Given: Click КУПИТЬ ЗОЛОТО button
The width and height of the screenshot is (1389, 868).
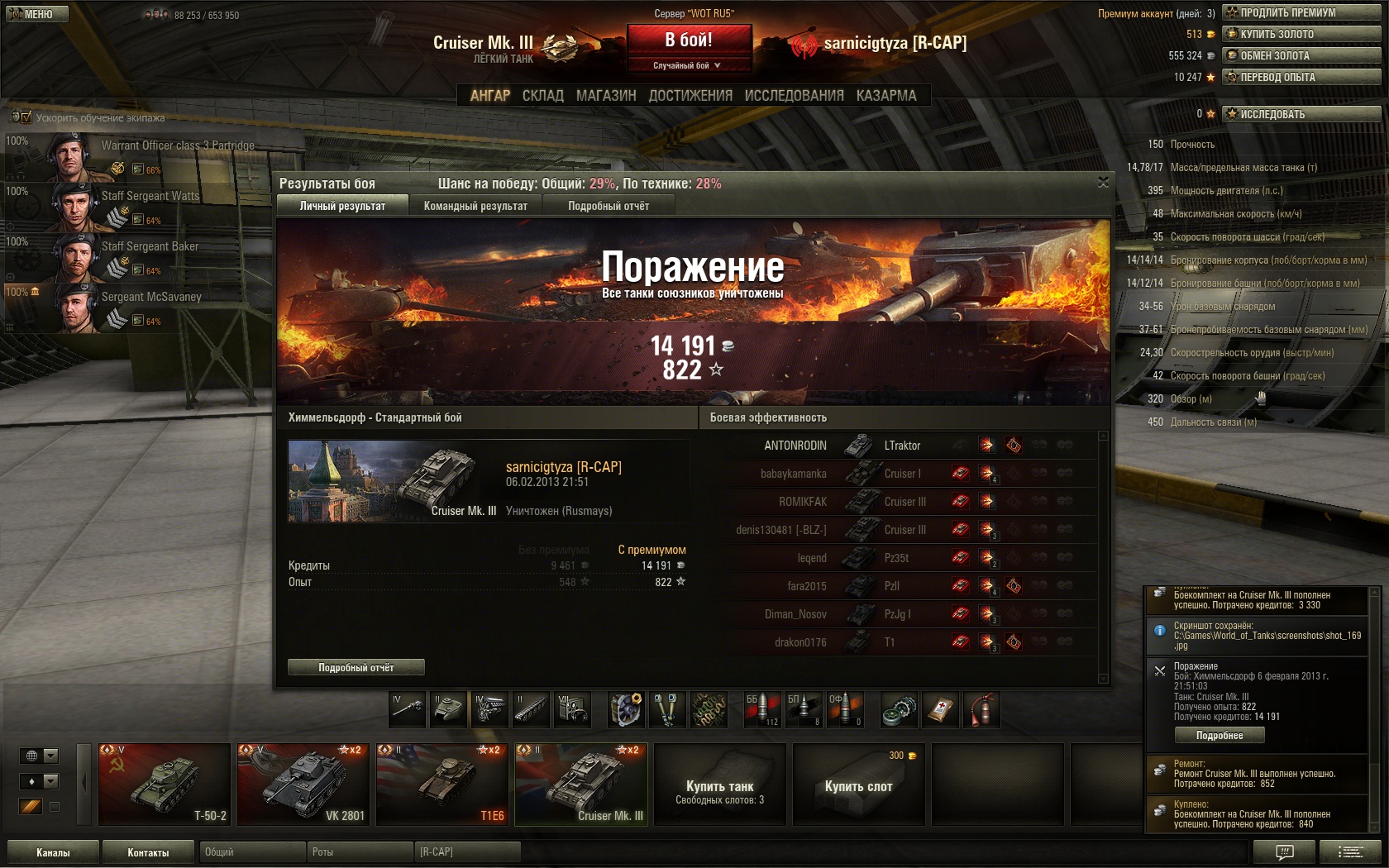Looking at the screenshot, I should [x=1301, y=34].
